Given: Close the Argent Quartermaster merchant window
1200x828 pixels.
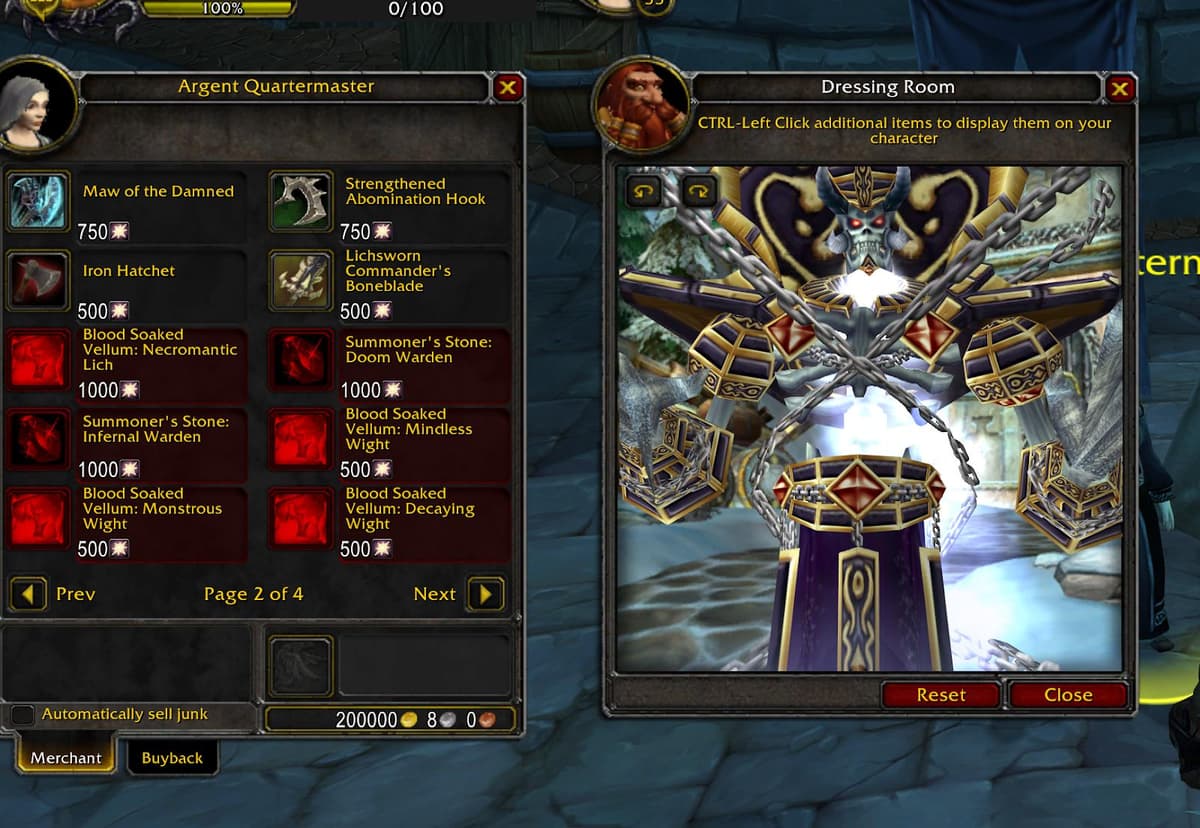Looking at the screenshot, I should pos(508,88).
